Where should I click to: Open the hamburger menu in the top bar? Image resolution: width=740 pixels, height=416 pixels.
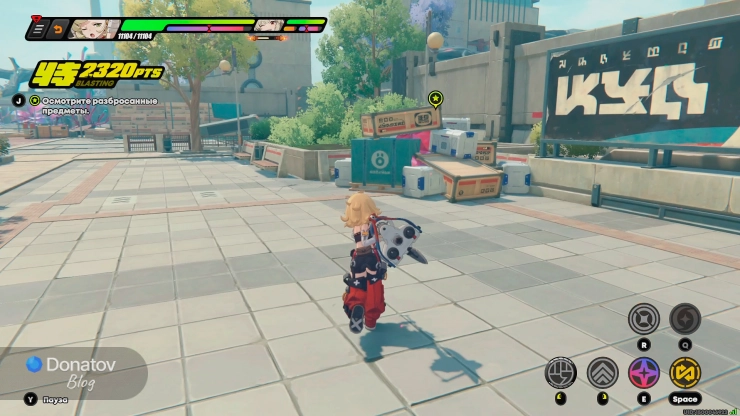(41, 30)
